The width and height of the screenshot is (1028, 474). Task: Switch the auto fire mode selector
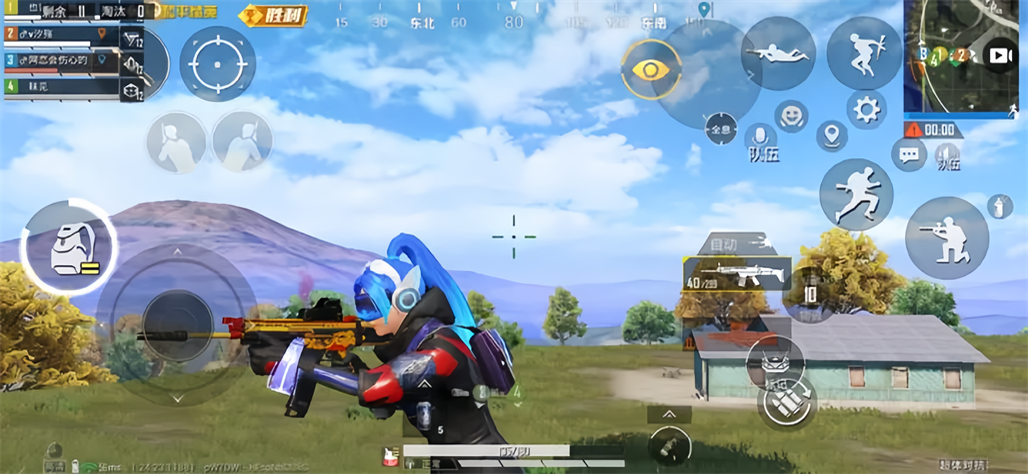pyautogui.click(x=733, y=243)
